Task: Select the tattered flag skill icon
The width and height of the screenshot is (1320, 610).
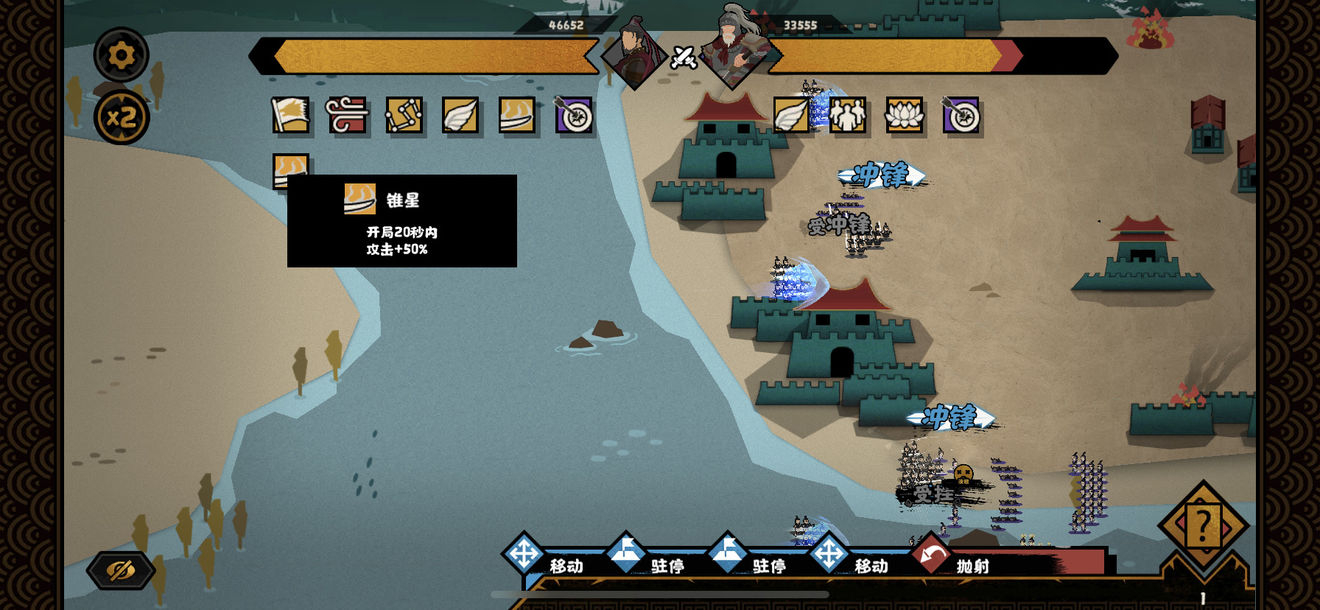Action: pyautogui.click(x=290, y=115)
